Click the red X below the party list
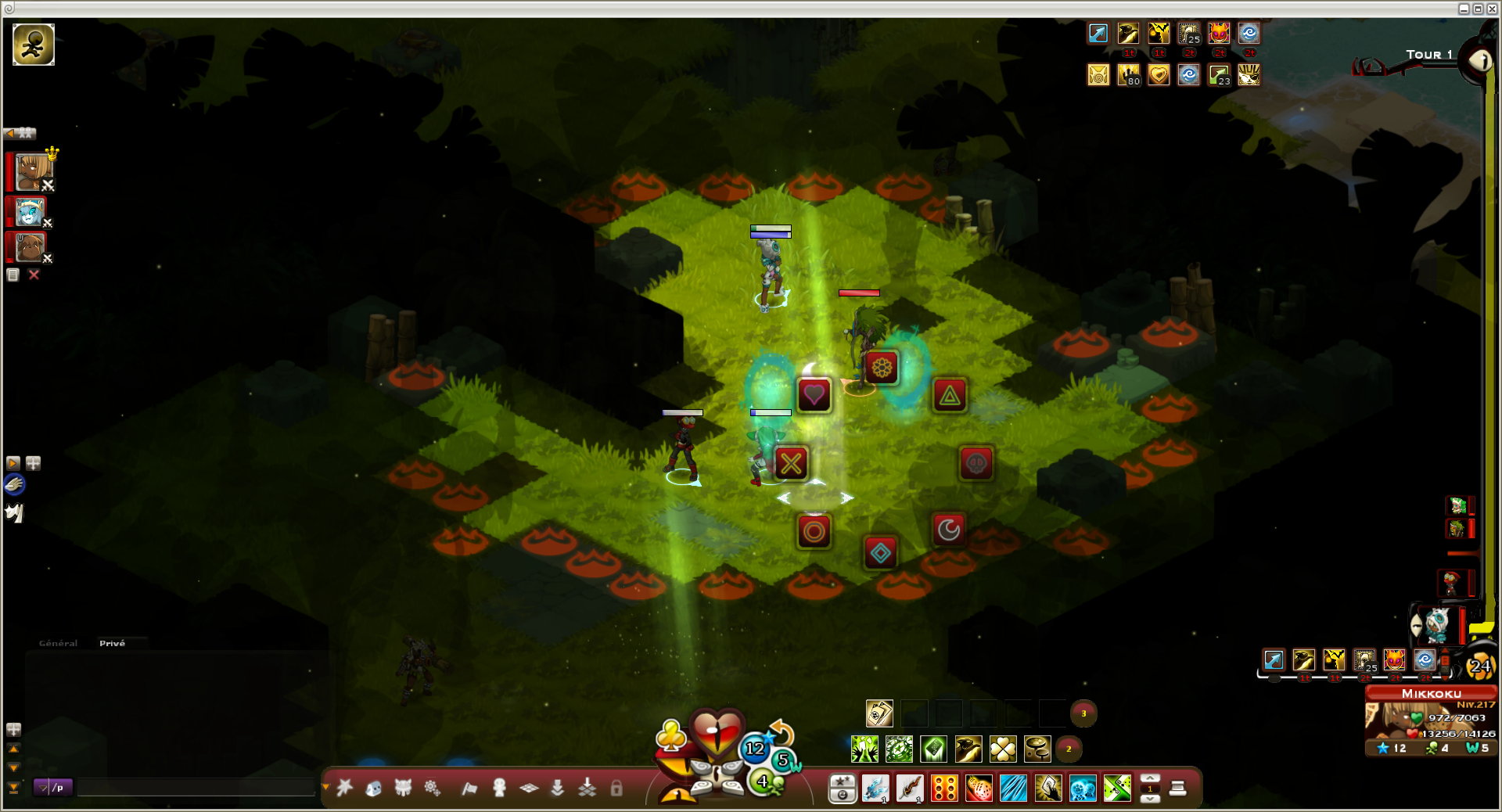Image resolution: width=1502 pixels, height=812 pixels. (34, 275)
